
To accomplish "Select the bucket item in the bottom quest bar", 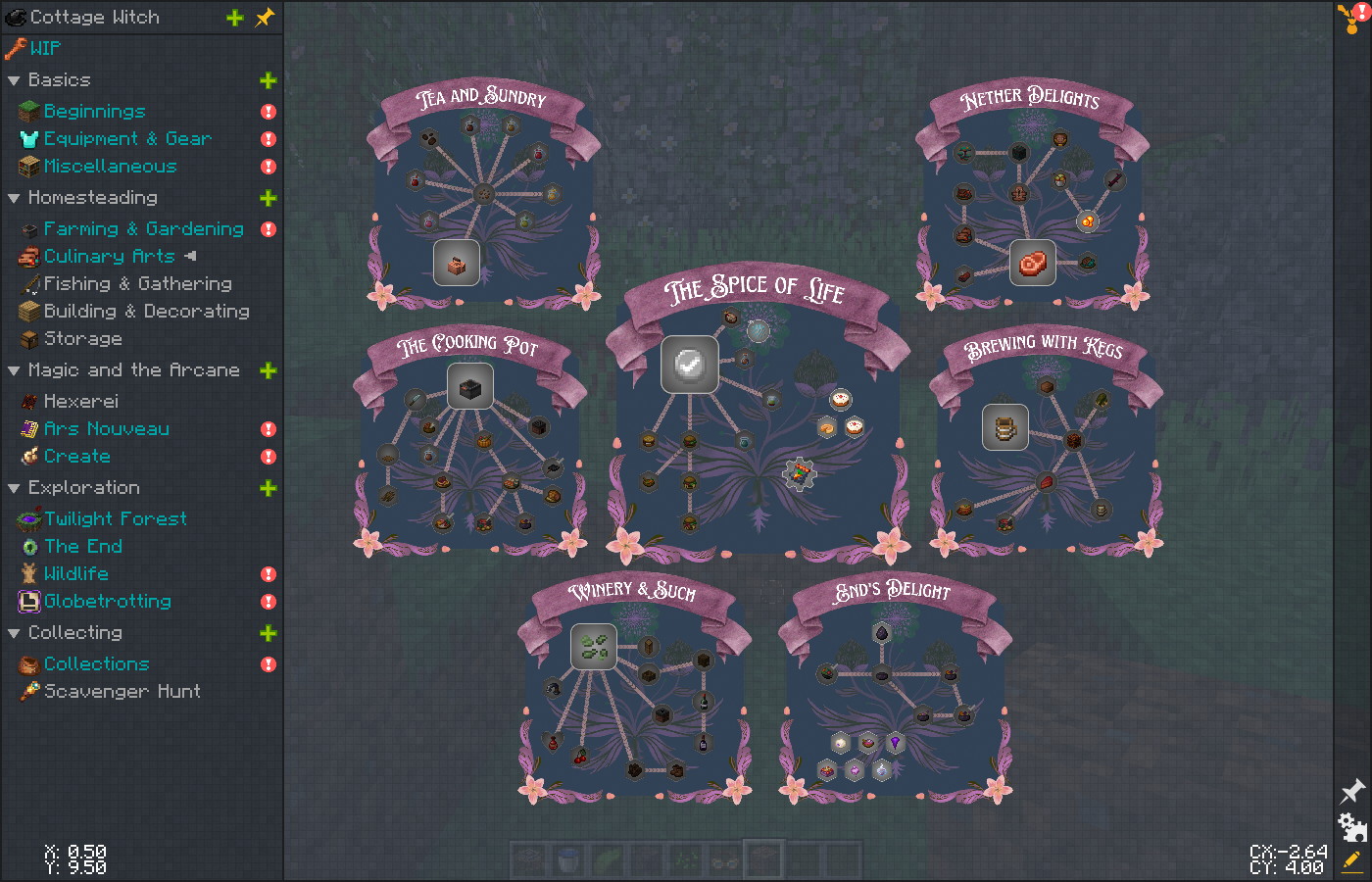I will coord(567,857).
